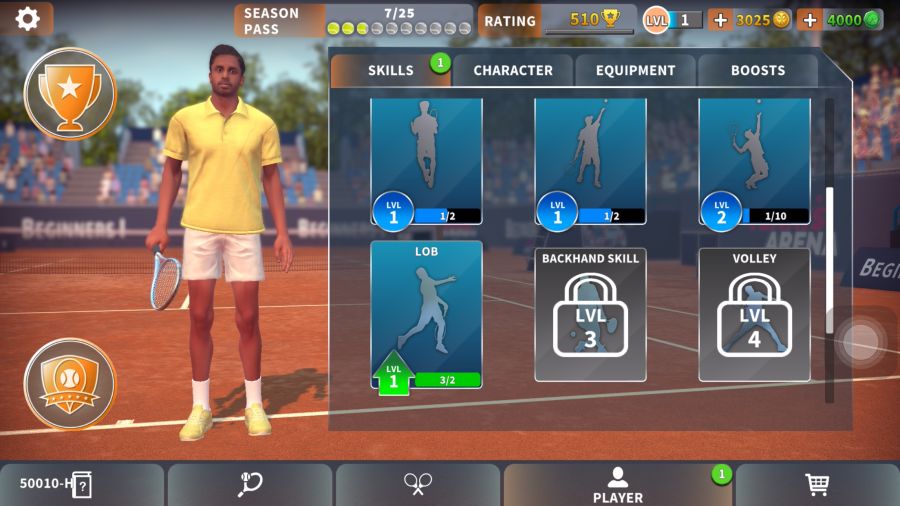Switch to the Character tab

tap(512, 70)
